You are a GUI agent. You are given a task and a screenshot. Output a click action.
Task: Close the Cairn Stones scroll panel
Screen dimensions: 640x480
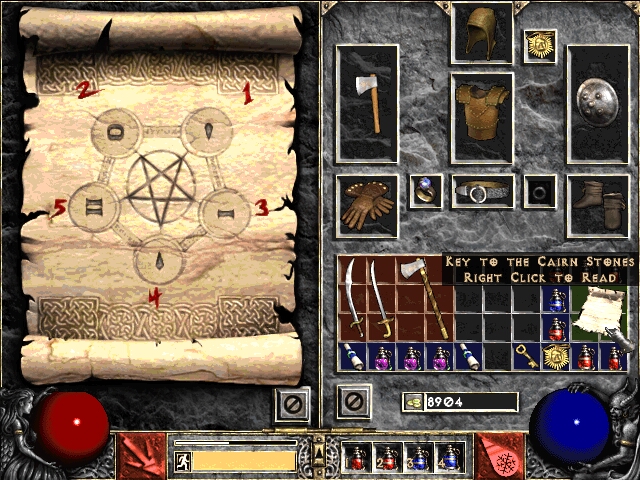(x=290, y=402)
